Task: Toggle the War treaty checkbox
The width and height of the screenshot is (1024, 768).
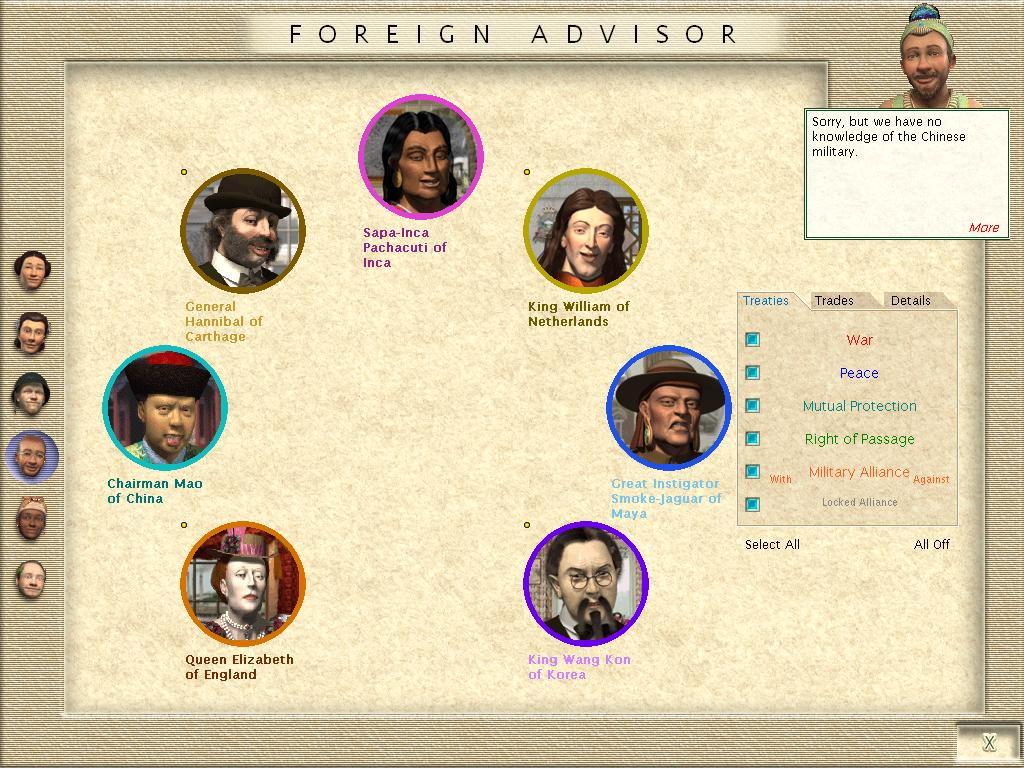Action: tap(752, 340)
